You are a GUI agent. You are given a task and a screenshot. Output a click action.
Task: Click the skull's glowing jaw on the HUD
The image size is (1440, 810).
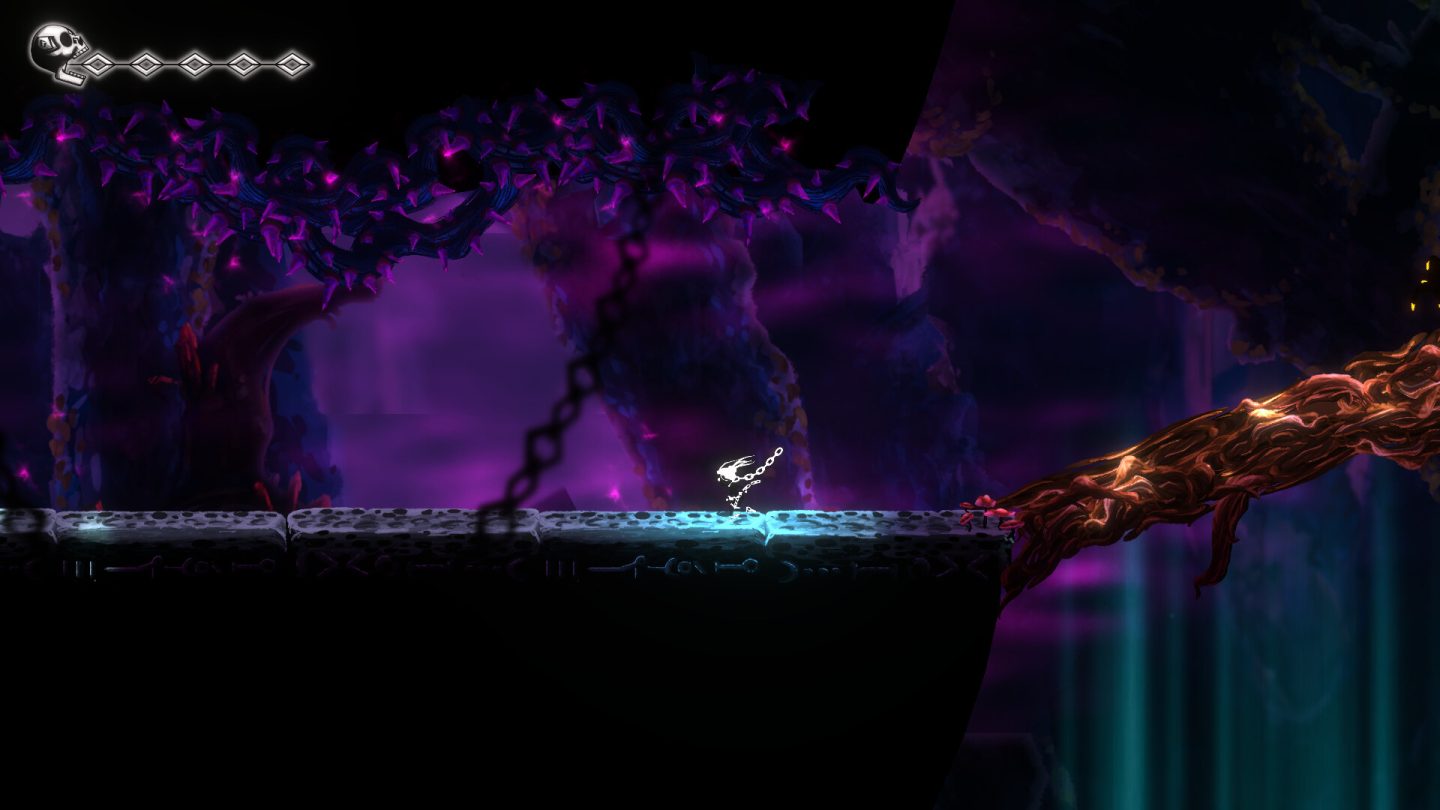68,77
